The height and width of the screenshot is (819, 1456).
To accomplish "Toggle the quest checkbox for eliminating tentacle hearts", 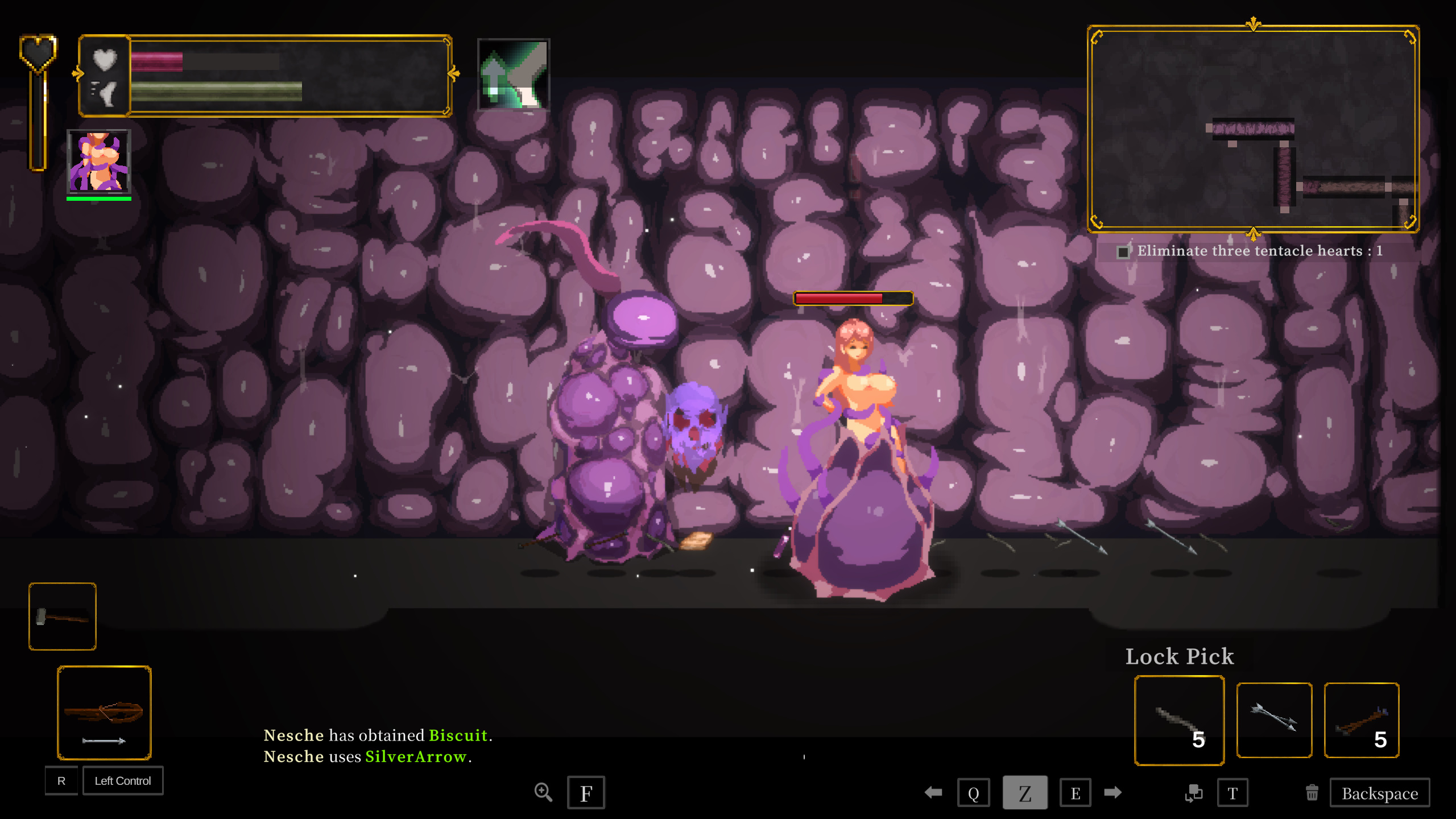I will [x=1124, y=252].
